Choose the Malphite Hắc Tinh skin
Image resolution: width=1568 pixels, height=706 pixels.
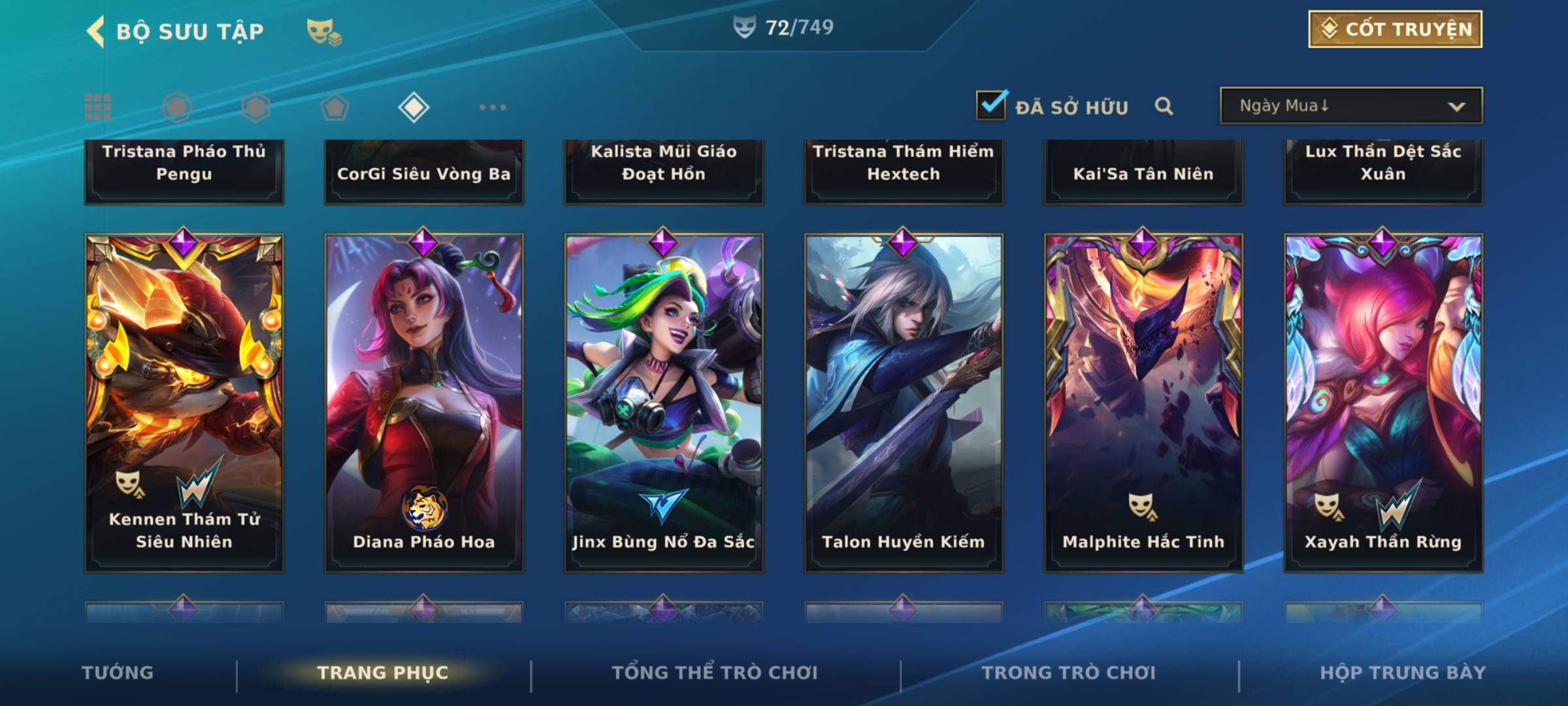coord(1143,402)
